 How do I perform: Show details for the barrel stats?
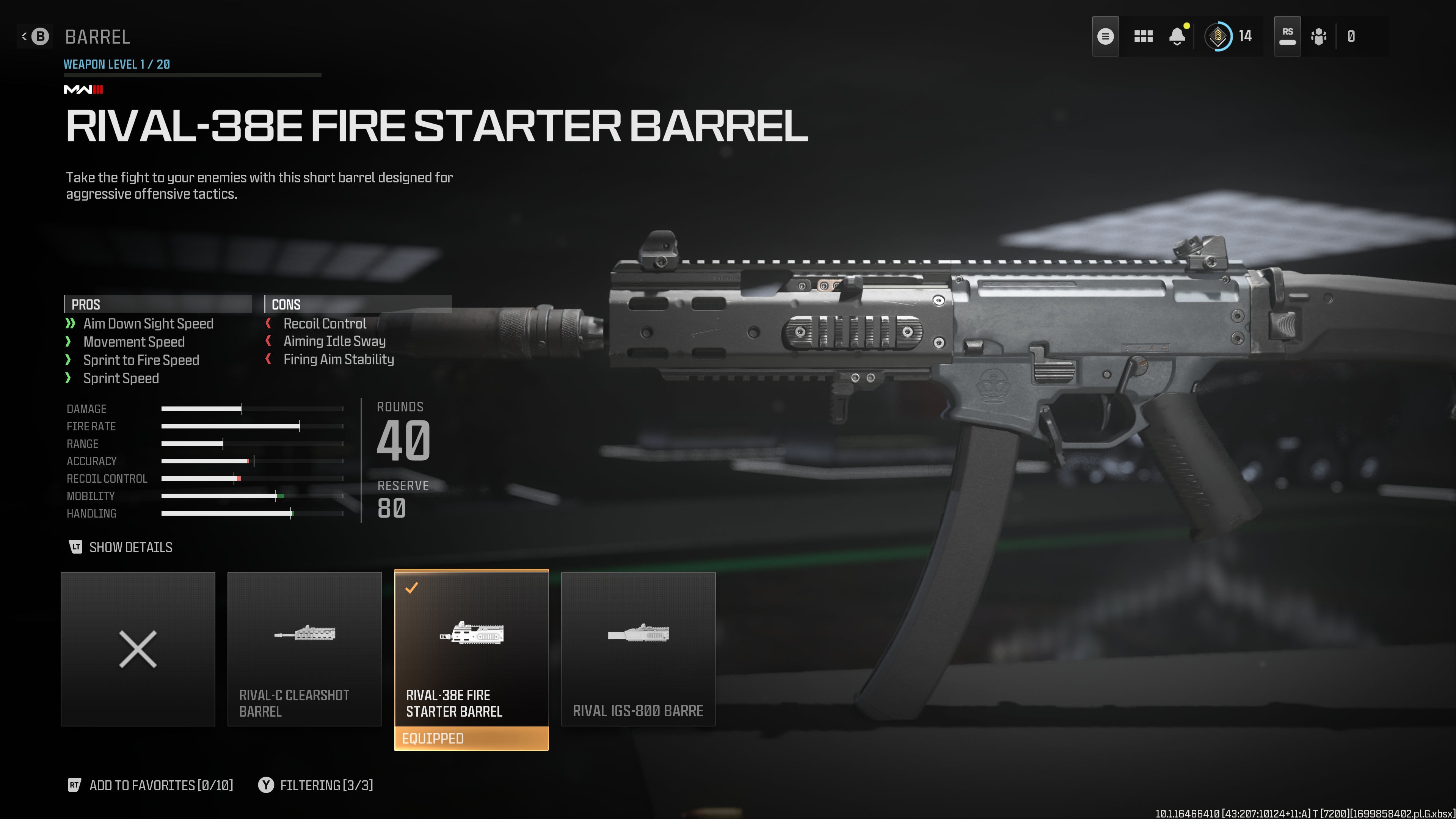121,547
